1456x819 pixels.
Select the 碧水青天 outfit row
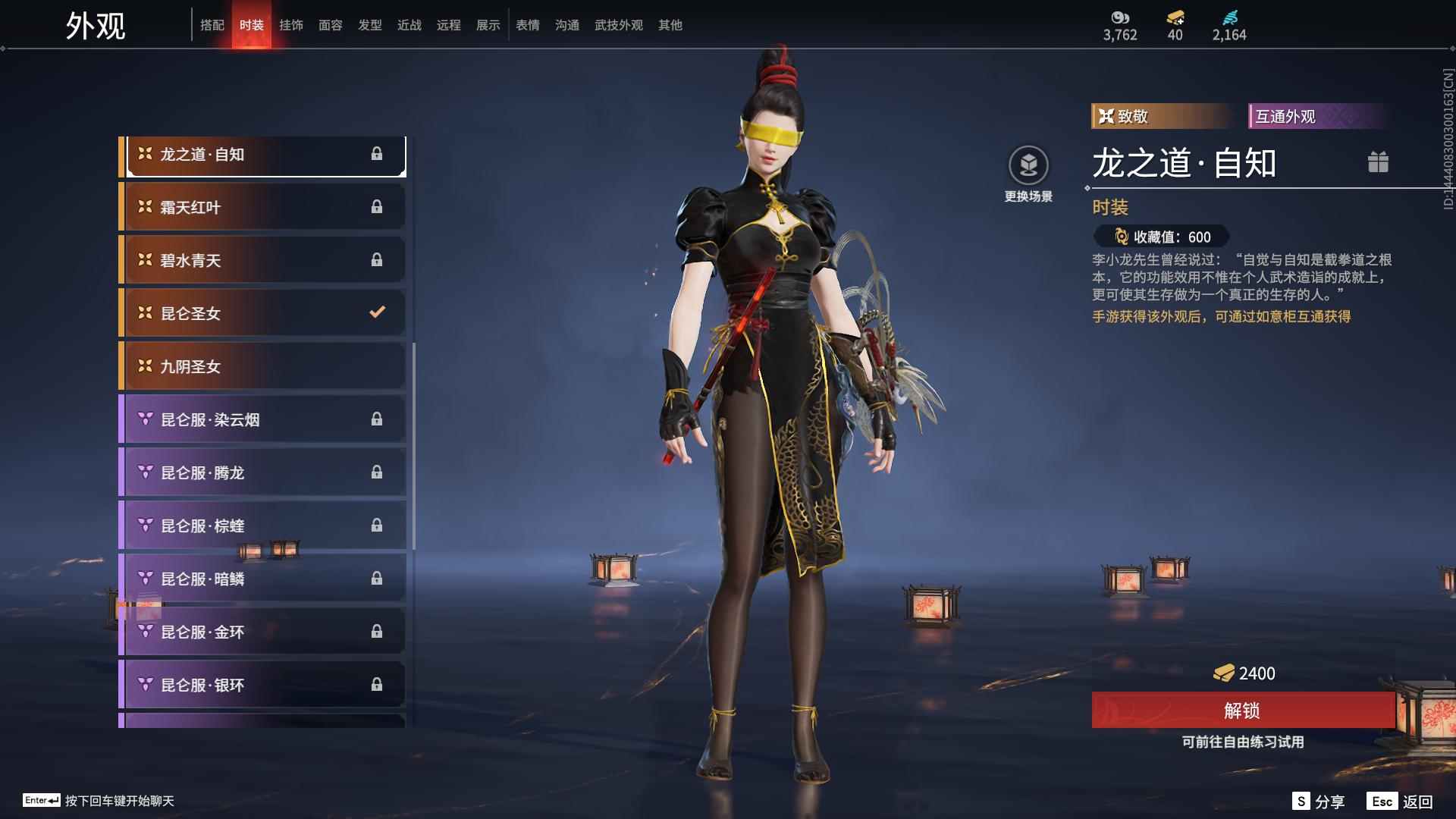(x=262, y=260)
